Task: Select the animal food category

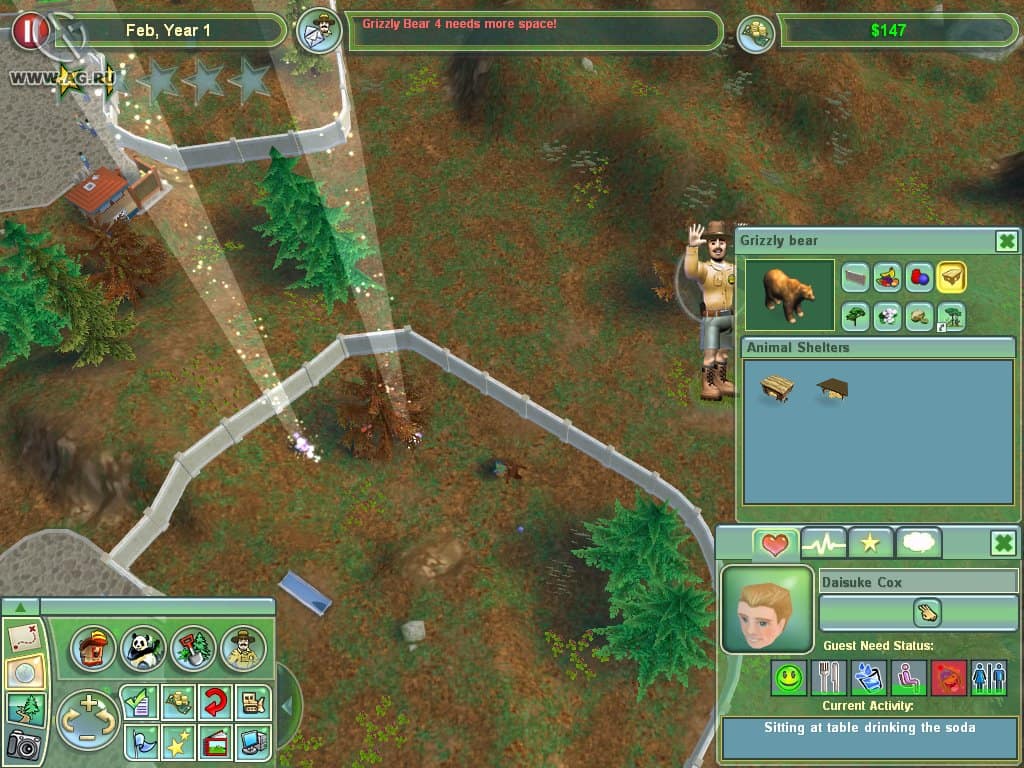Action: pyautogui.click(x=887, y=278)
